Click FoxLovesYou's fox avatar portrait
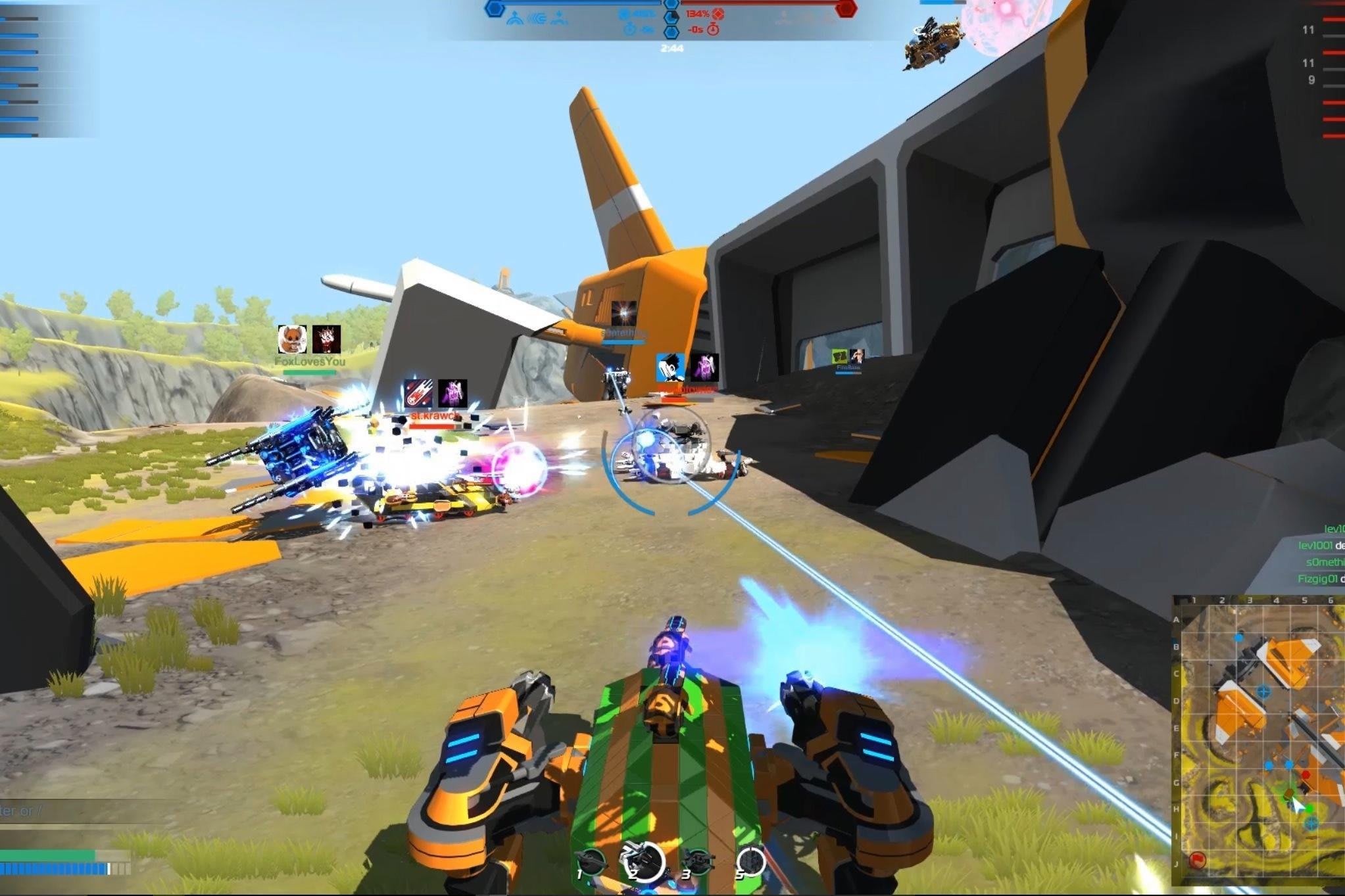 coord(294,338)
